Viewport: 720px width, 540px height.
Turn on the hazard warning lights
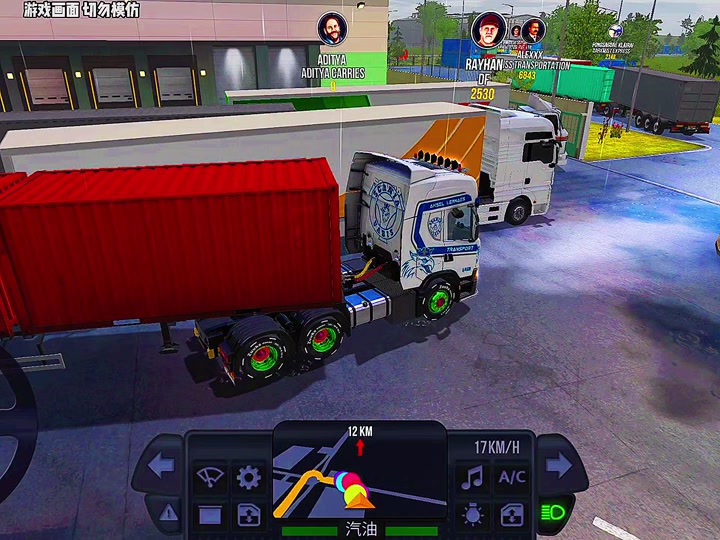(166, 513)
